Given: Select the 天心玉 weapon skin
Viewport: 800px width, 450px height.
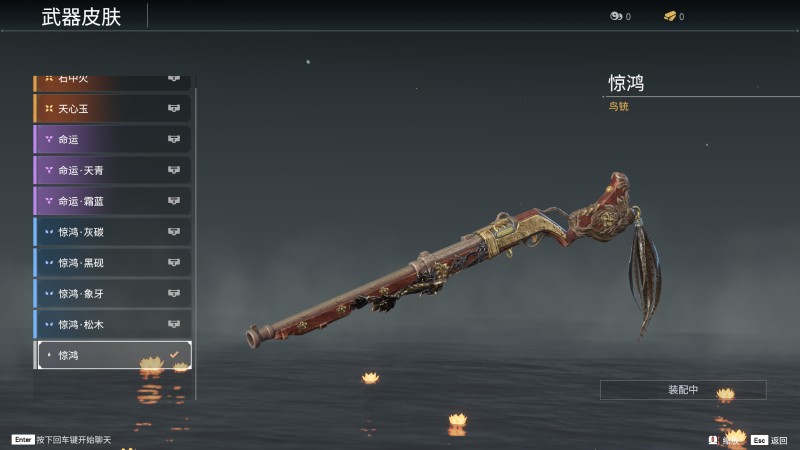Looking at the screenshot, I should [112, 108].
